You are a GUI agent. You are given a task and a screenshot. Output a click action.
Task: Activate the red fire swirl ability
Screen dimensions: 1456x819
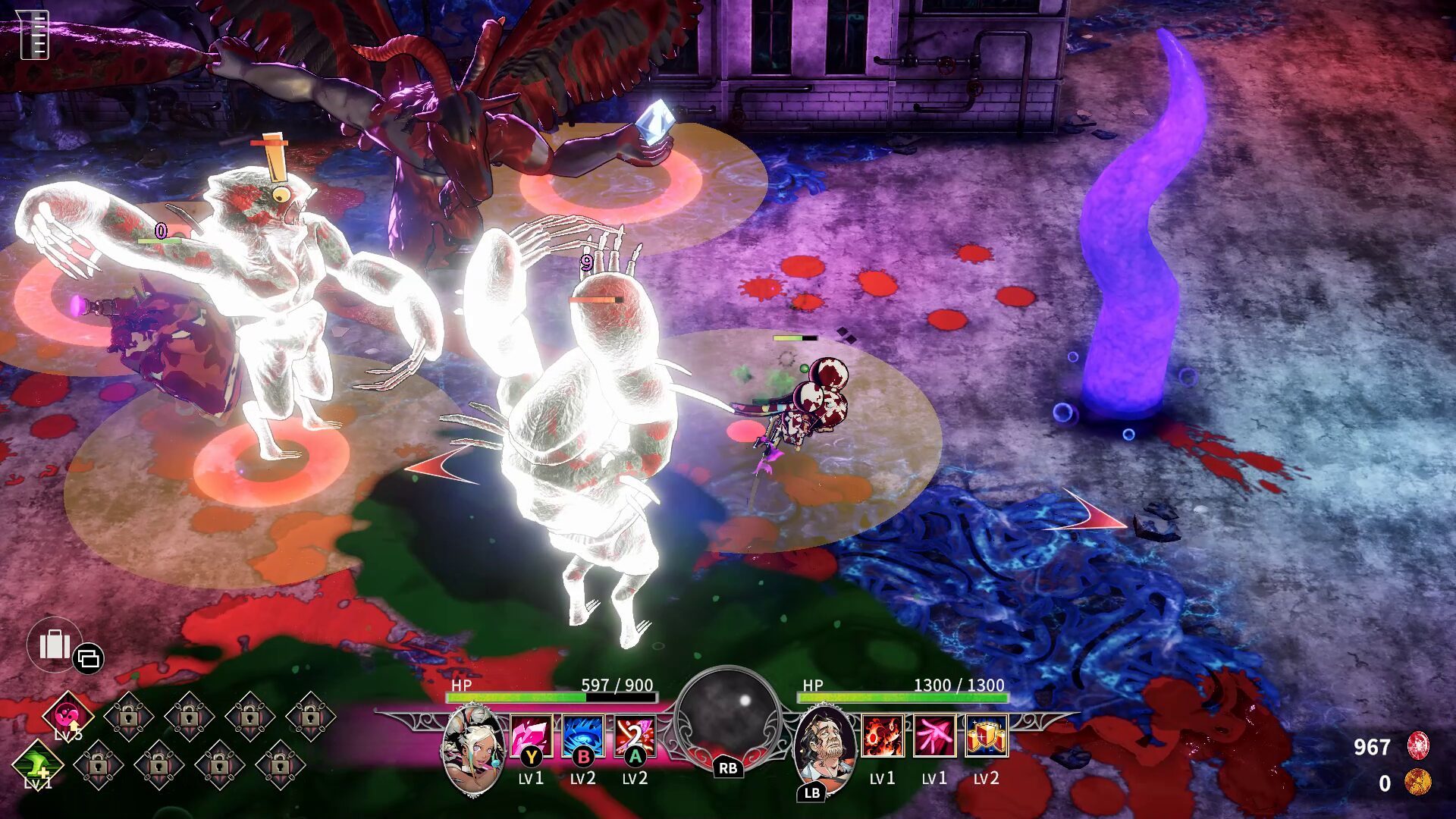[883, 736]
